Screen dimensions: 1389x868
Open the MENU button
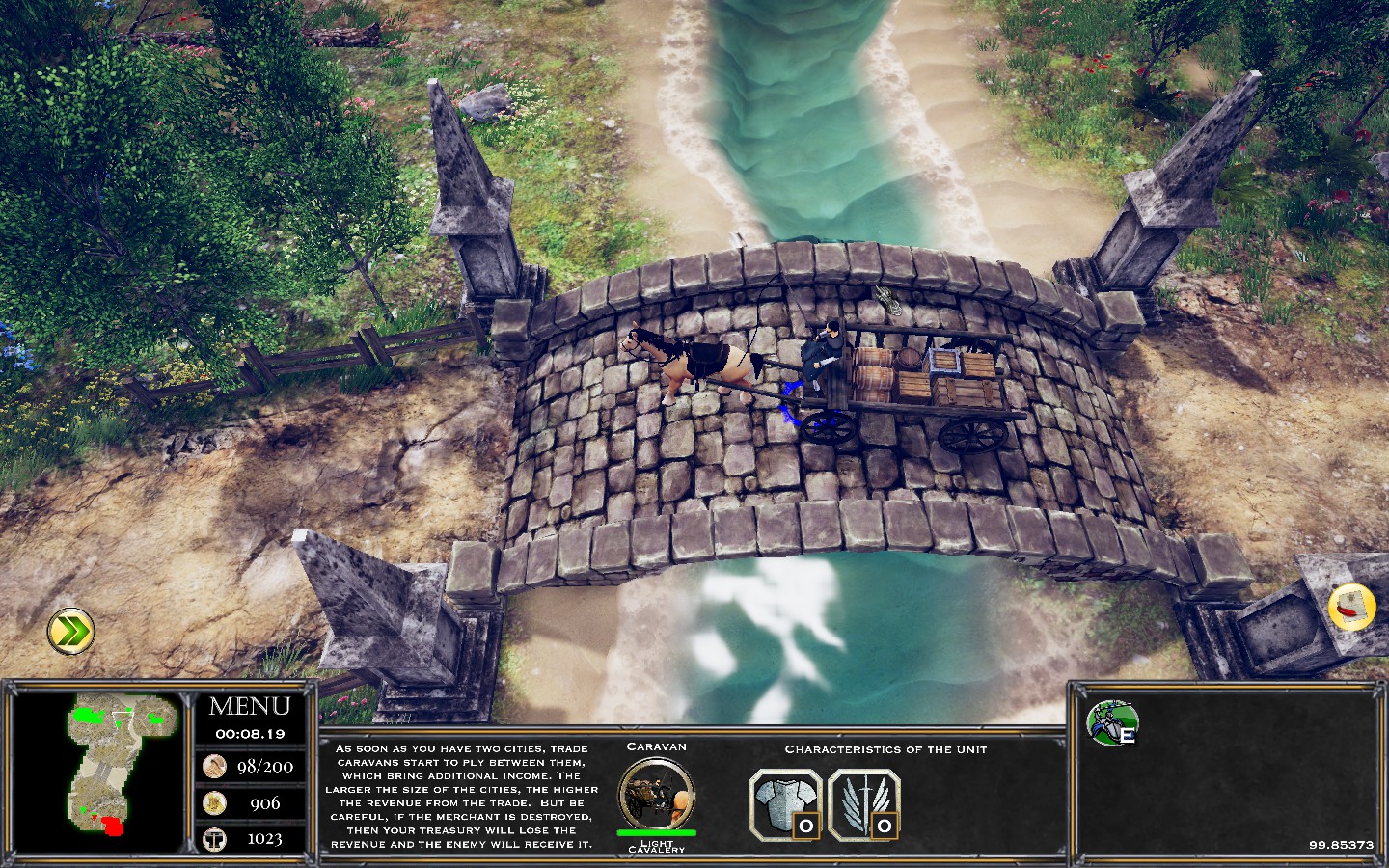(x=250, y=706)
